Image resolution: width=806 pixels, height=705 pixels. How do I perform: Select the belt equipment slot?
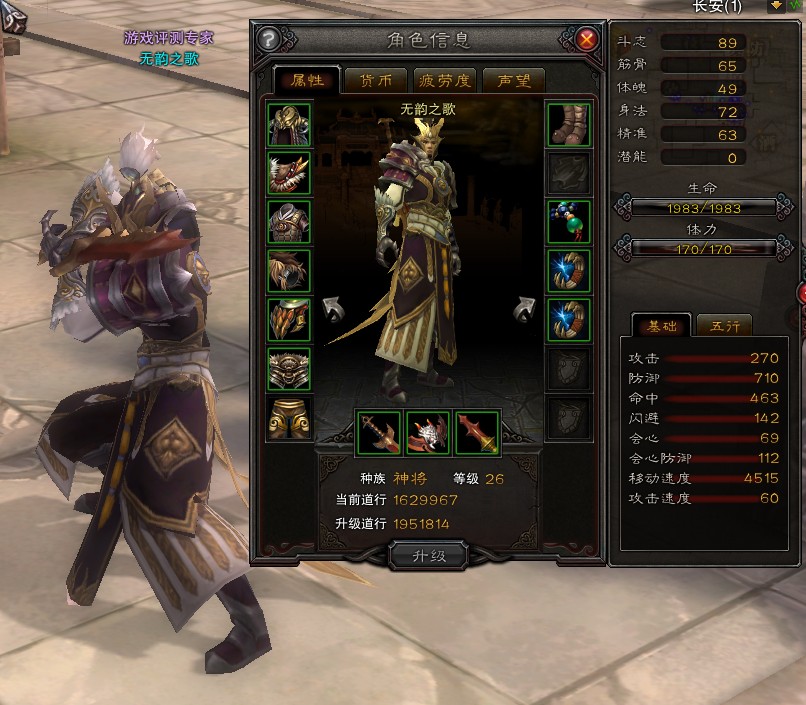[x=289, y=369]
